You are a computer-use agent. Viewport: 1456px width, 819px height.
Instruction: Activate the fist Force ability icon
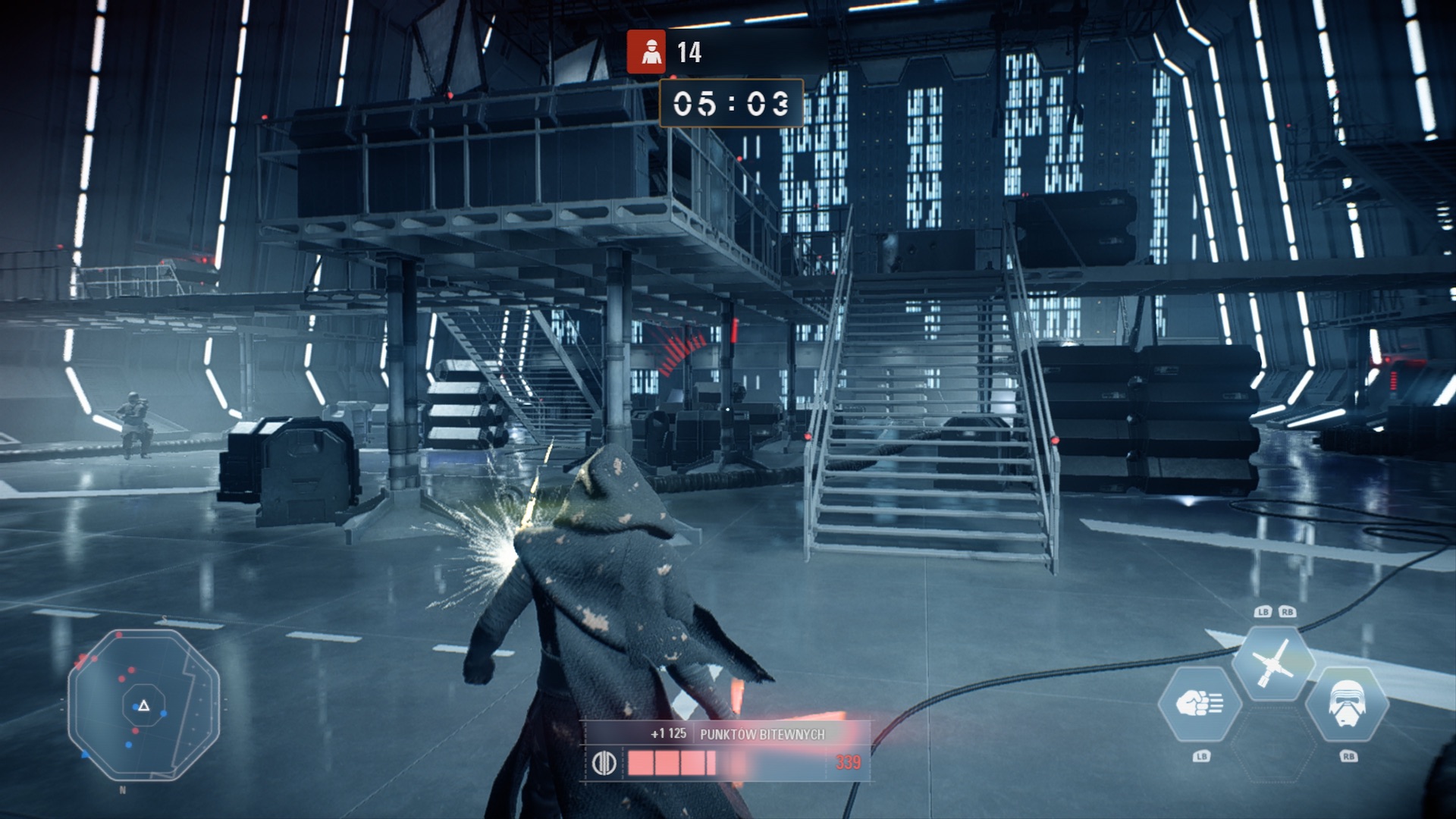(1200, 704)
